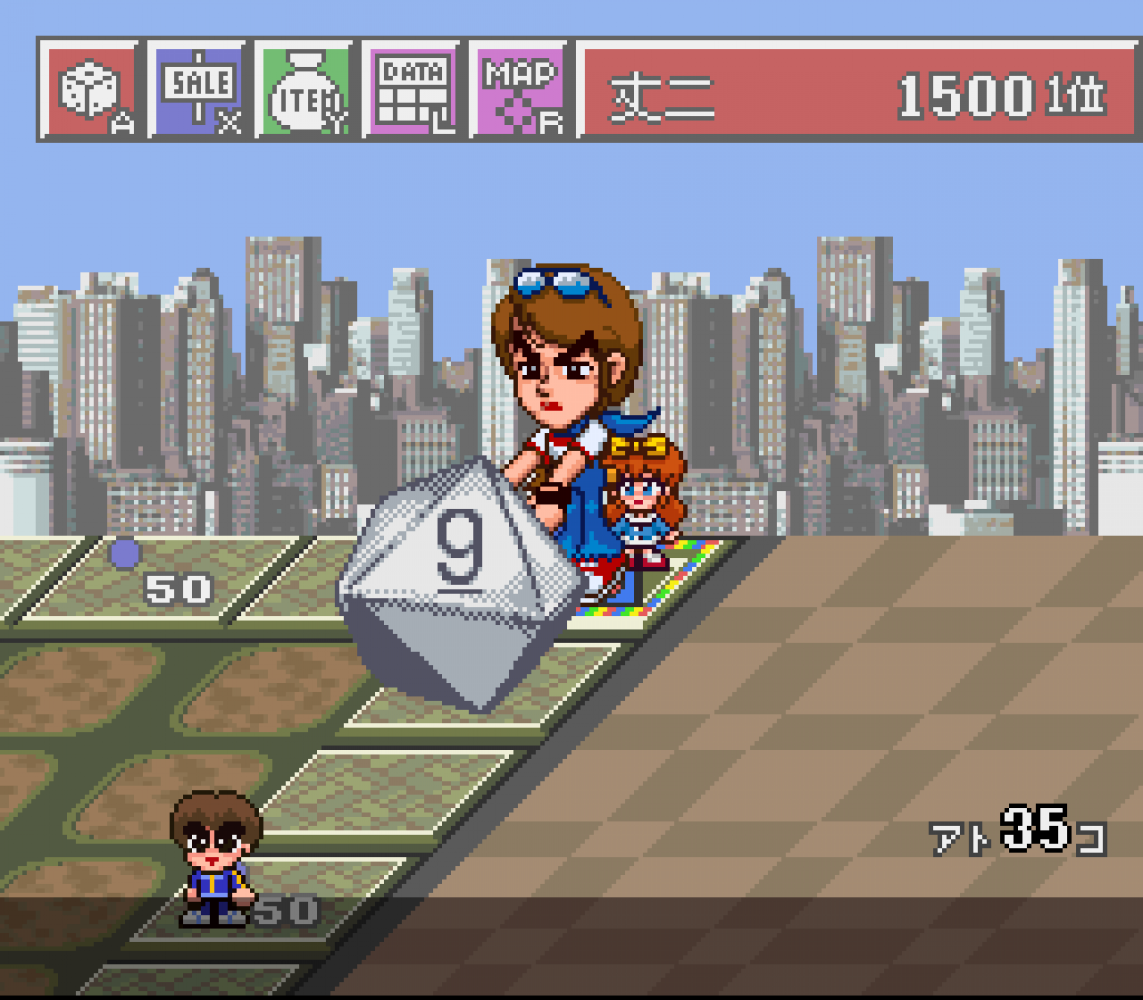1143x1000 pixels.
Task: Roll the dice from the top menu
Action: [x=93, y=91]
